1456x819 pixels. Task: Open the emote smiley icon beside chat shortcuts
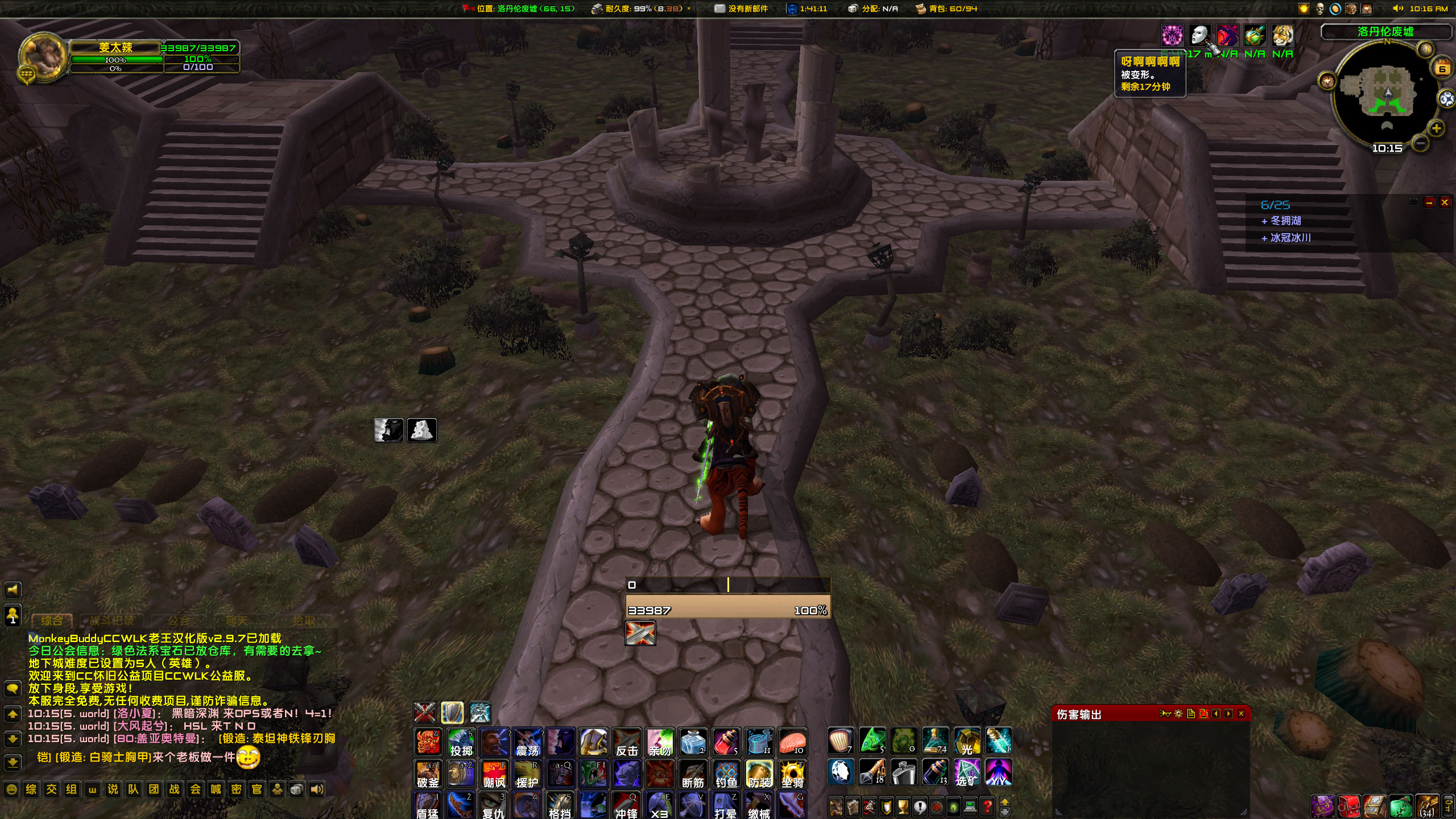point(12,789)
